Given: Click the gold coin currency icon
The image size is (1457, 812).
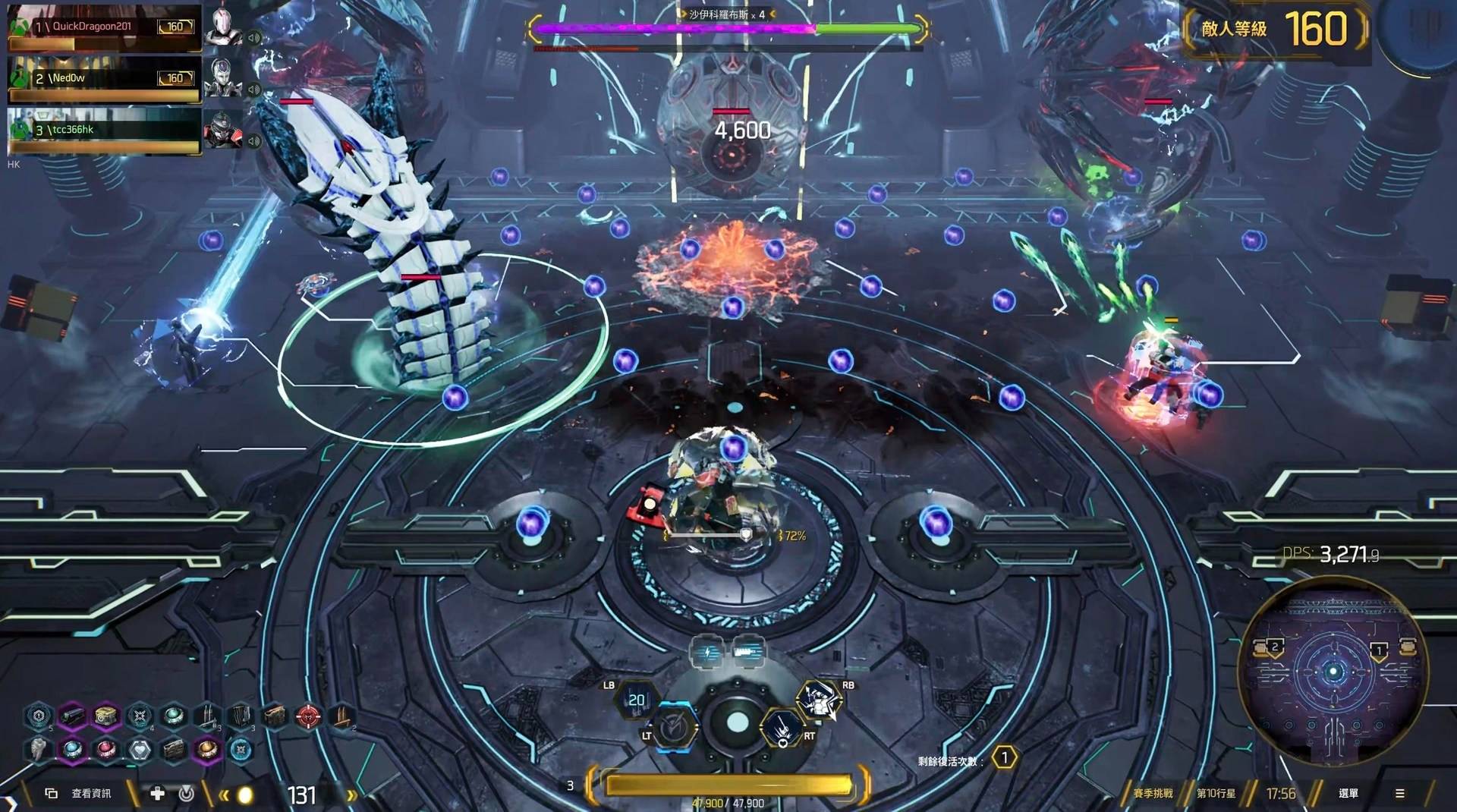Looking at the screenshot, I should 245,795.
